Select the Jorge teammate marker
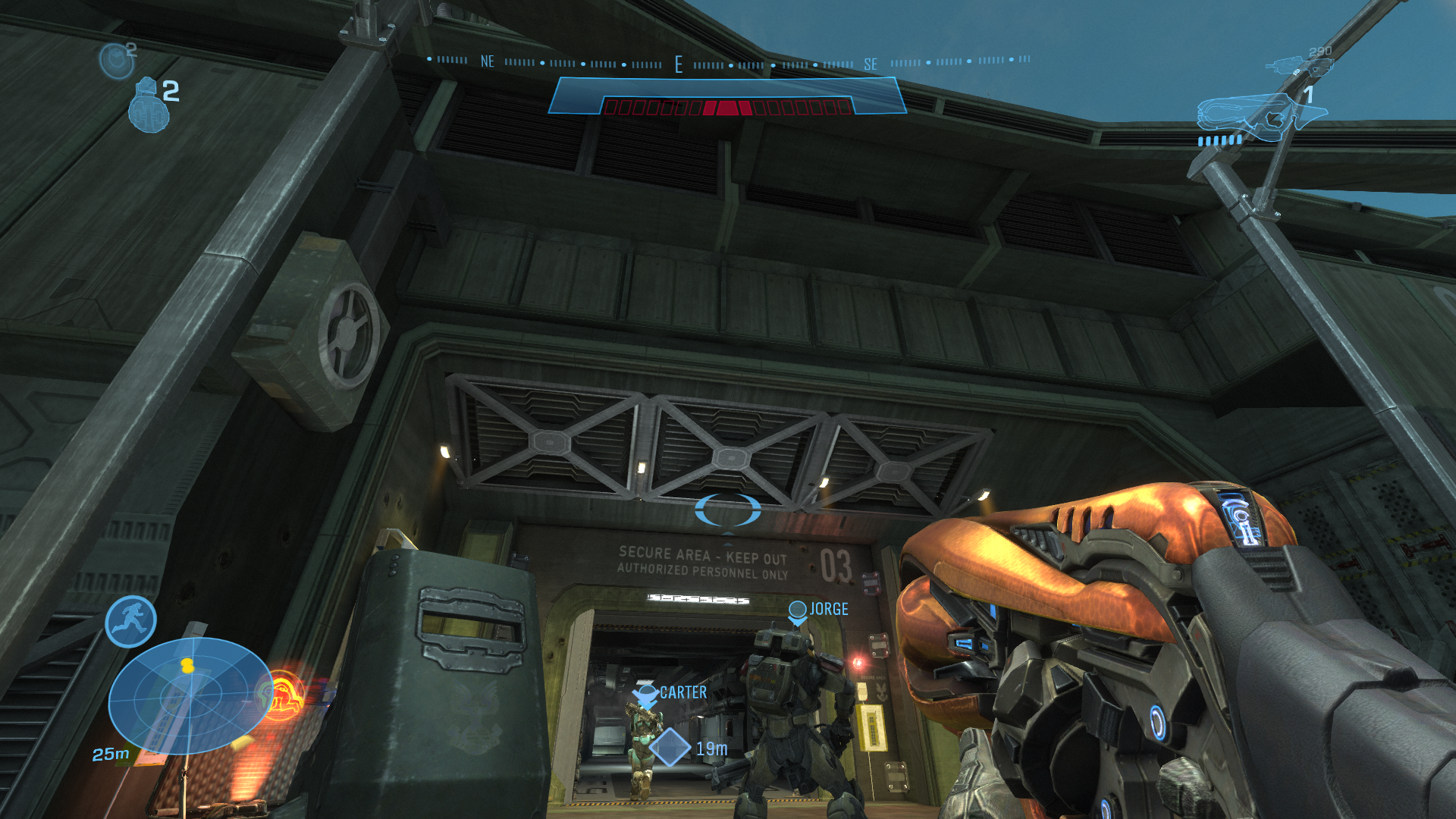1456x819 pixels. 797,610
